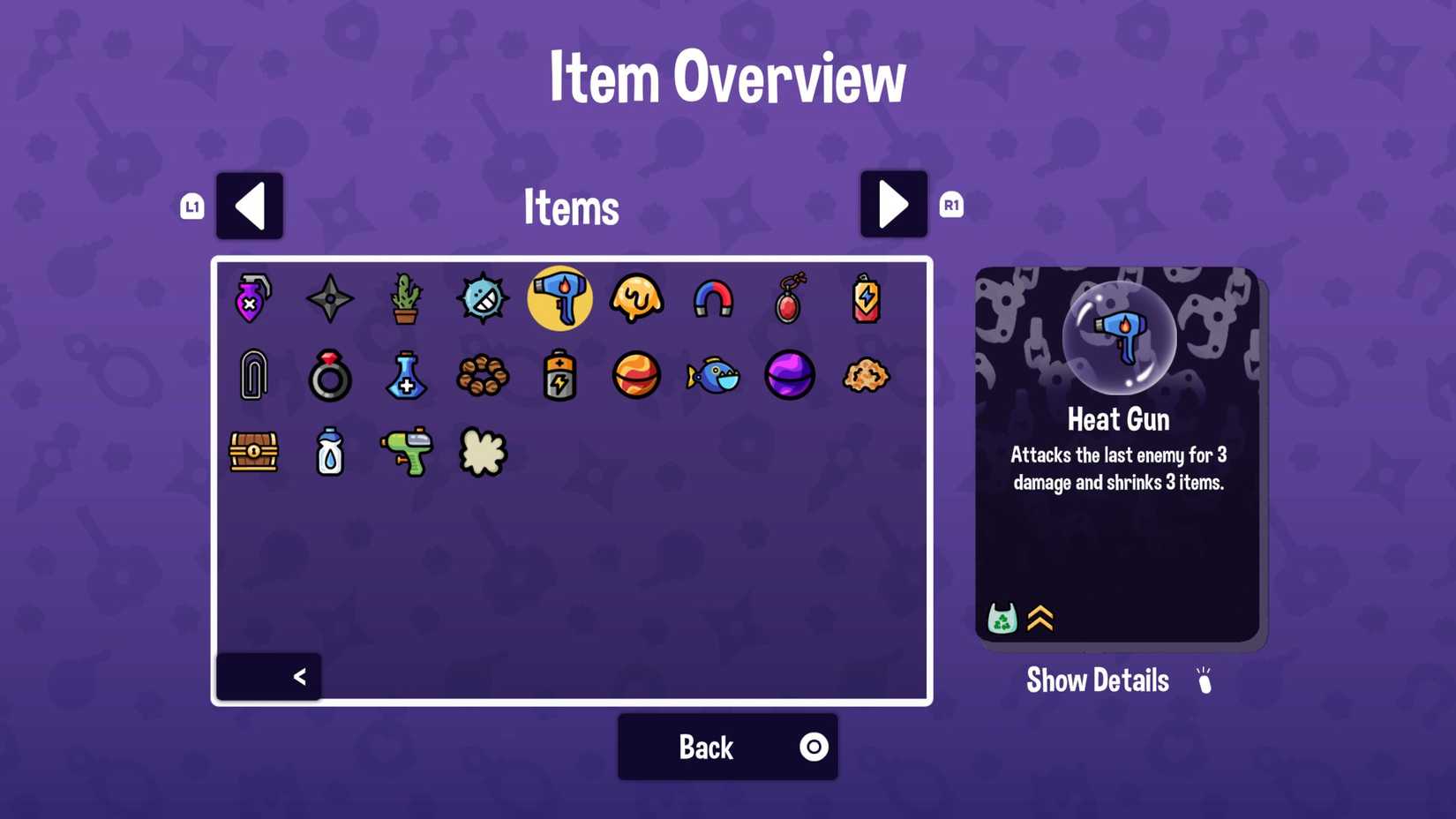Screen dimensions: 1456x819
Task: Click the R1 right arrow to change pages
Action: pyautogui.click(x=893, y=205)
